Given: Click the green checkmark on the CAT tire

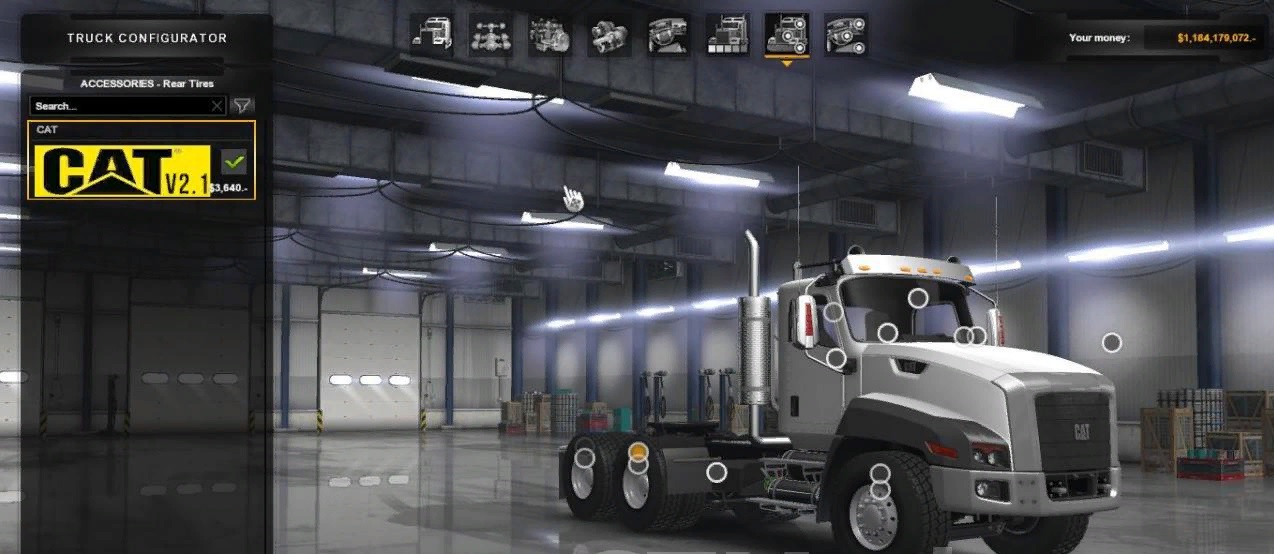Looking at the screenshot, I should tap(234, 161).
